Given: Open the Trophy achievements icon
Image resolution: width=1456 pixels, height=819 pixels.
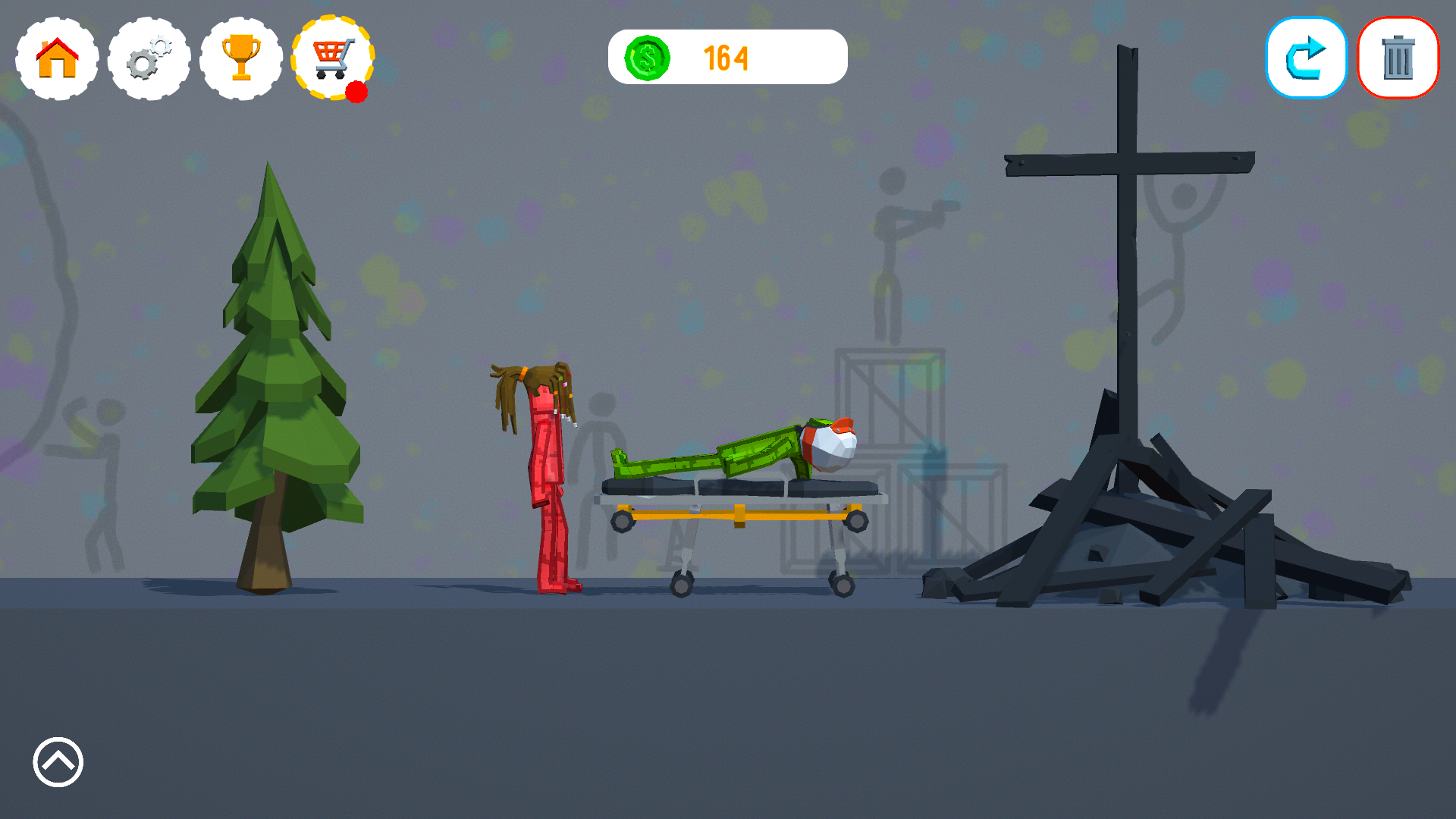Looking at the screenshot, I should (241, 58).
